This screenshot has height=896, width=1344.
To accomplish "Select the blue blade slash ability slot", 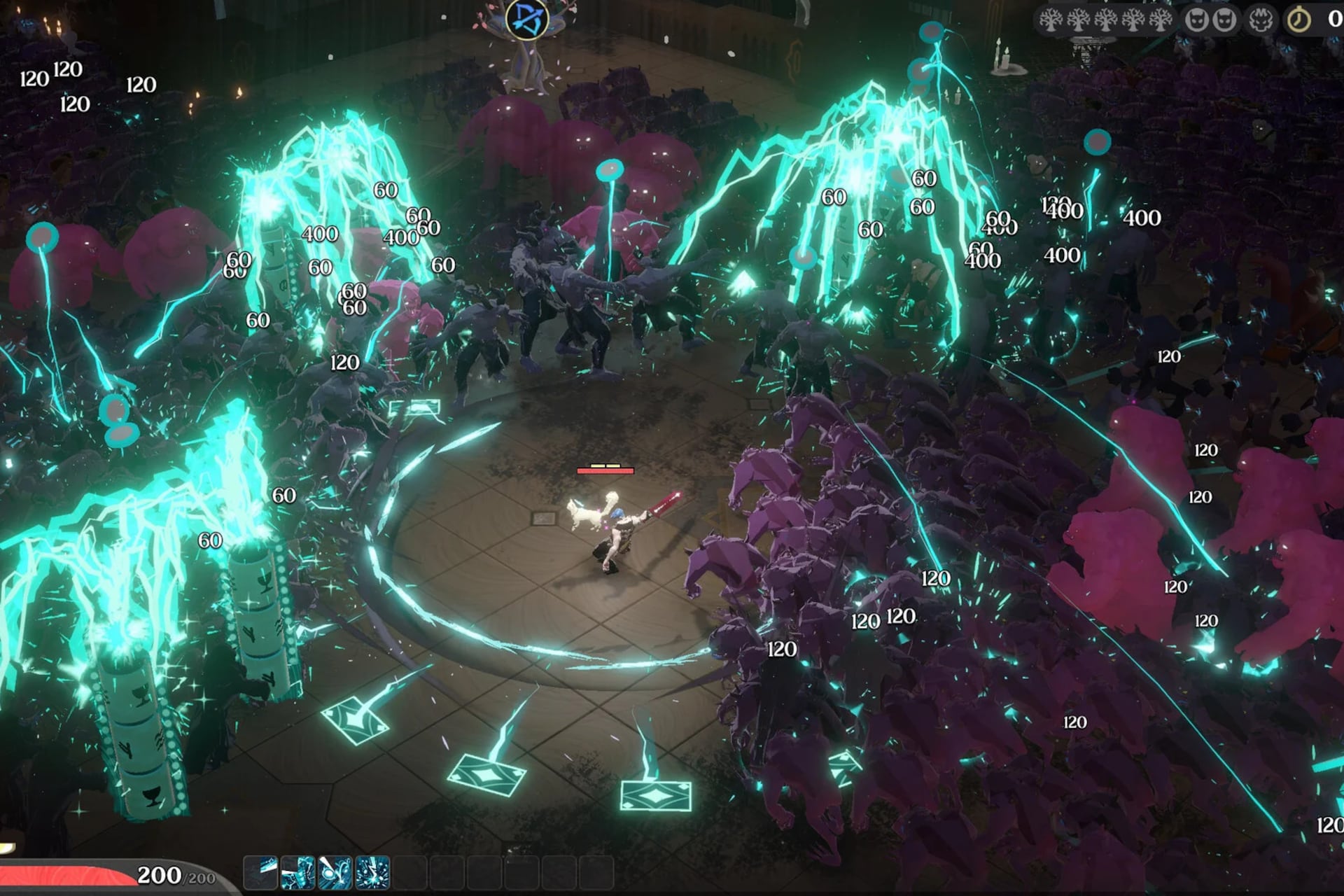I will pyautogui.click(x=260, y=872).
